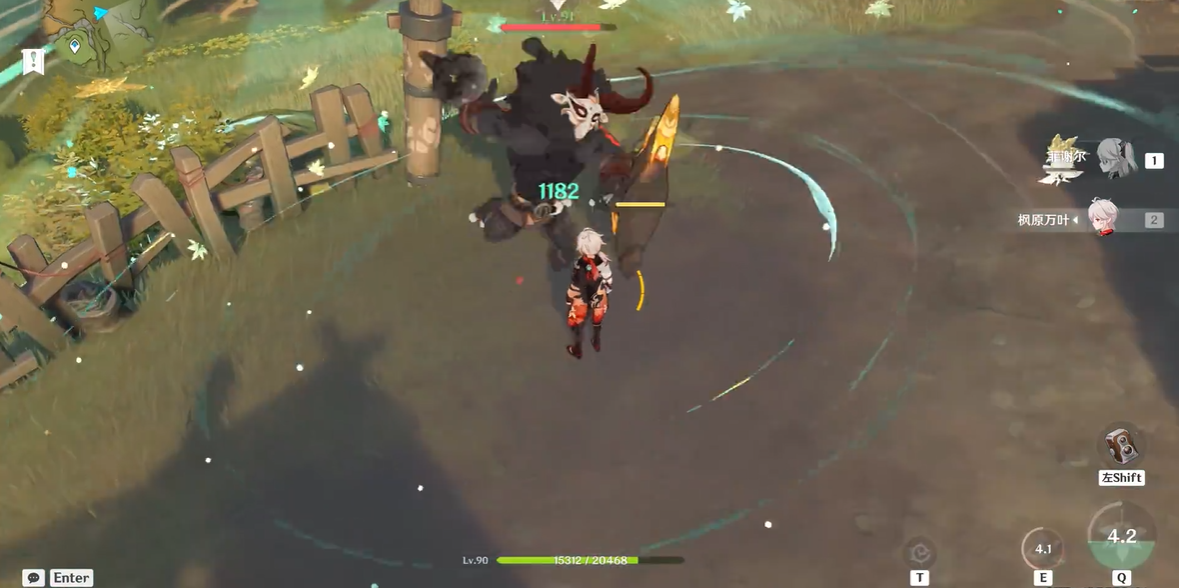The image size is (1179, 588).
Task: Open the chat speech bubble icon
Action: coord(33,578)
